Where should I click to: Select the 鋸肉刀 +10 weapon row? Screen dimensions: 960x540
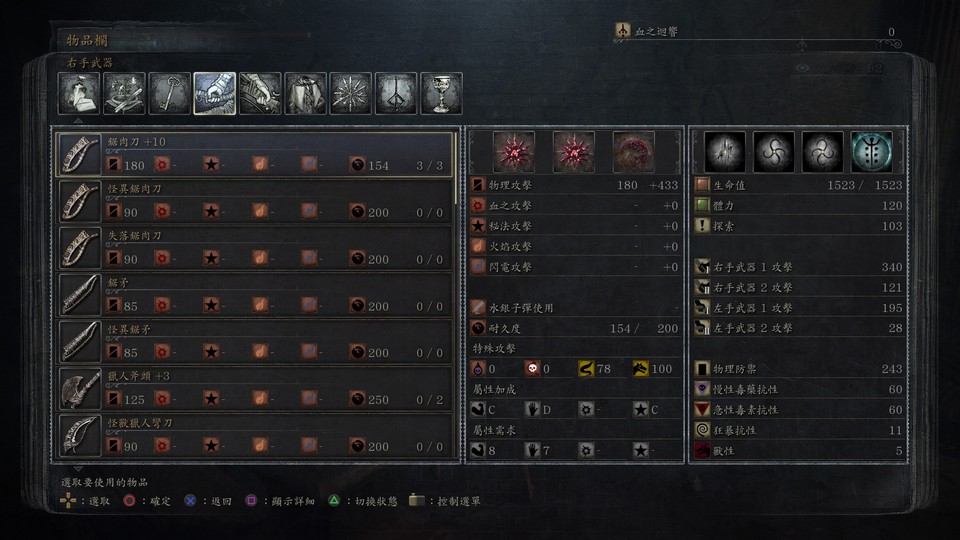coord(255,154)
